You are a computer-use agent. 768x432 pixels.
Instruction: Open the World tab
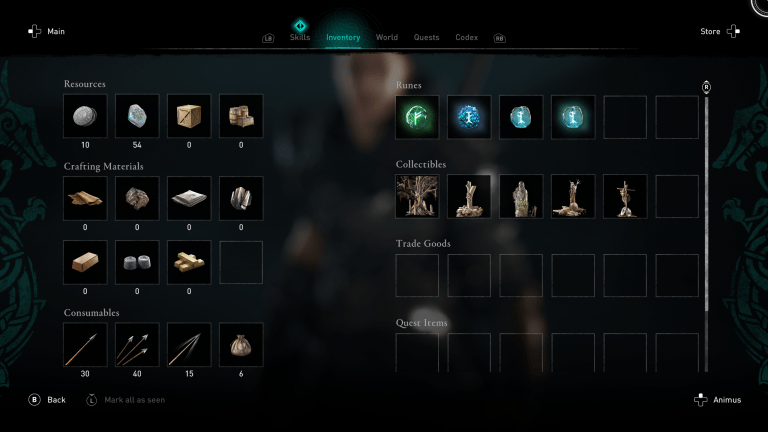tap(386, 37)
